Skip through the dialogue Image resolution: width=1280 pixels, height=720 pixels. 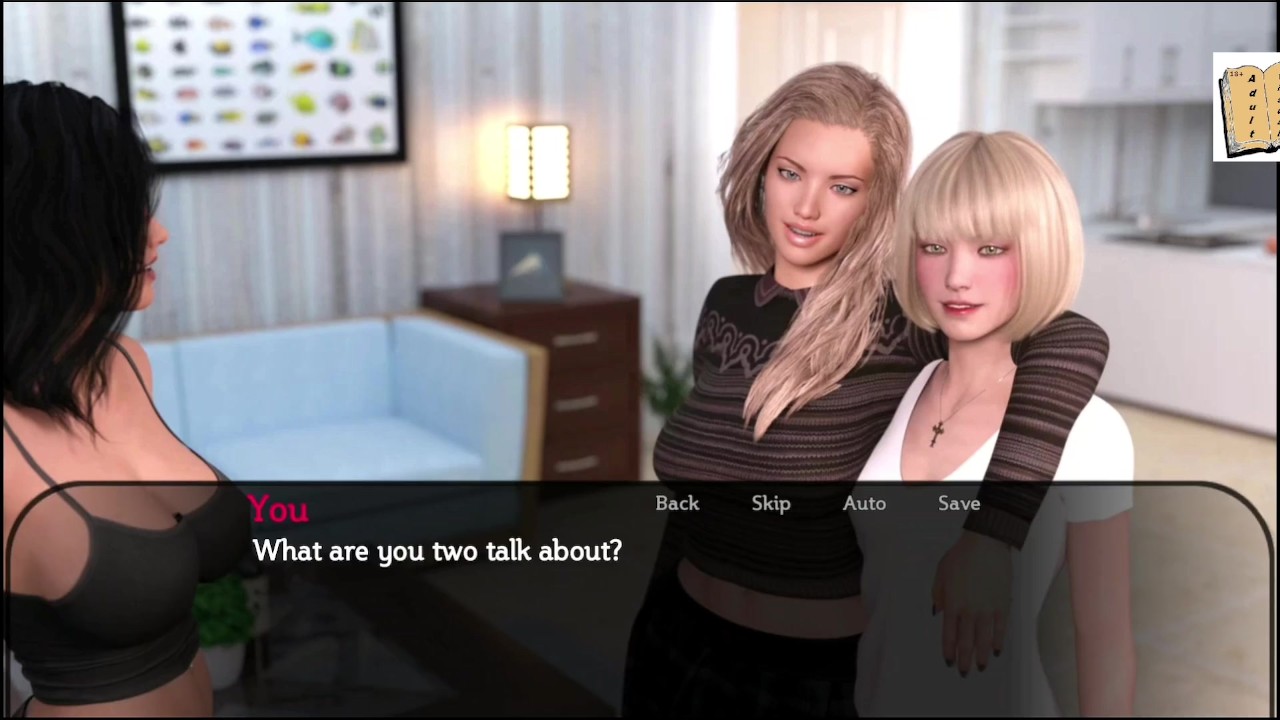771,504
